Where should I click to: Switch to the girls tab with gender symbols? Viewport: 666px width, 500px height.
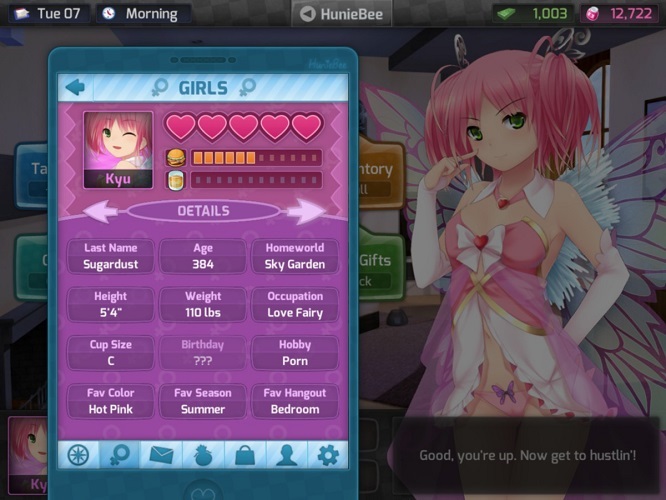tap(120, 455)
